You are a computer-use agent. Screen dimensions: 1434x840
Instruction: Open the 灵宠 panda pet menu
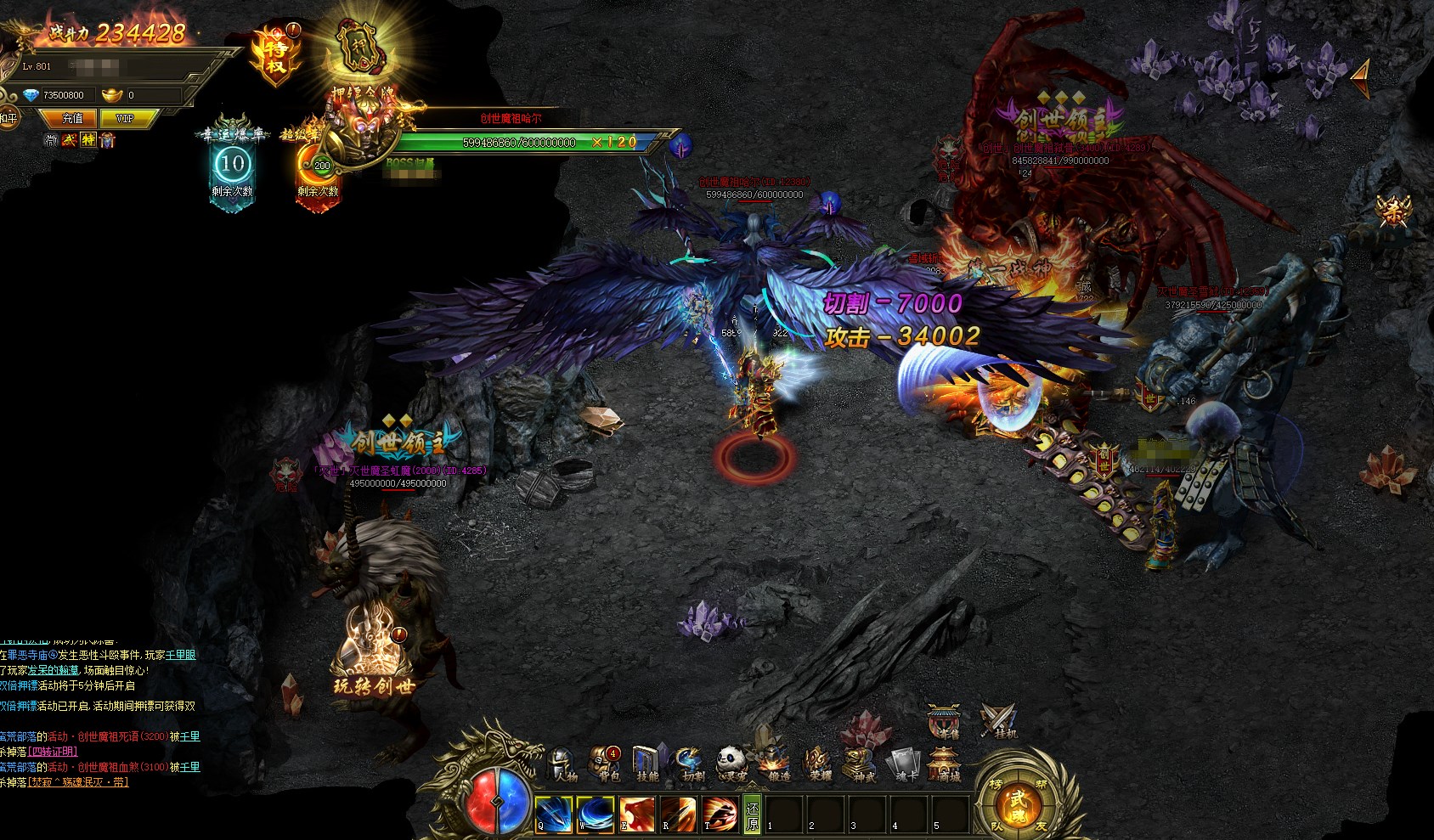pyautogui.click(x=731, y=764)
